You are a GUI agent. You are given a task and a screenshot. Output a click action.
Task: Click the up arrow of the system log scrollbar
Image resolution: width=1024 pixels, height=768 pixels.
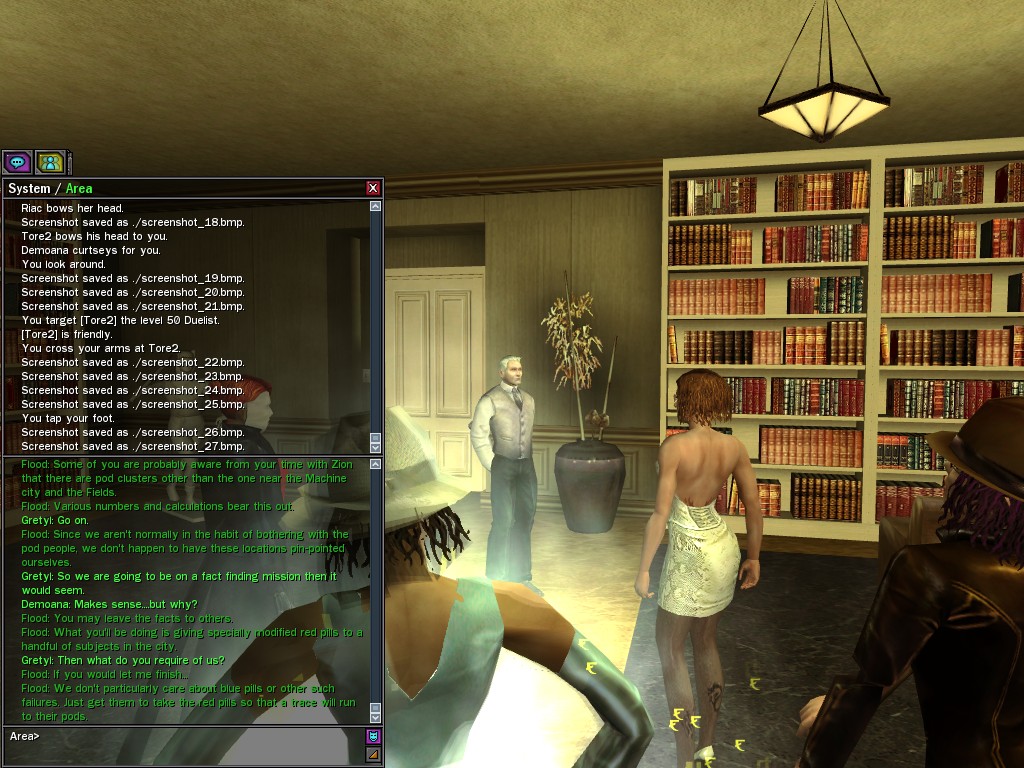point(376,207)
